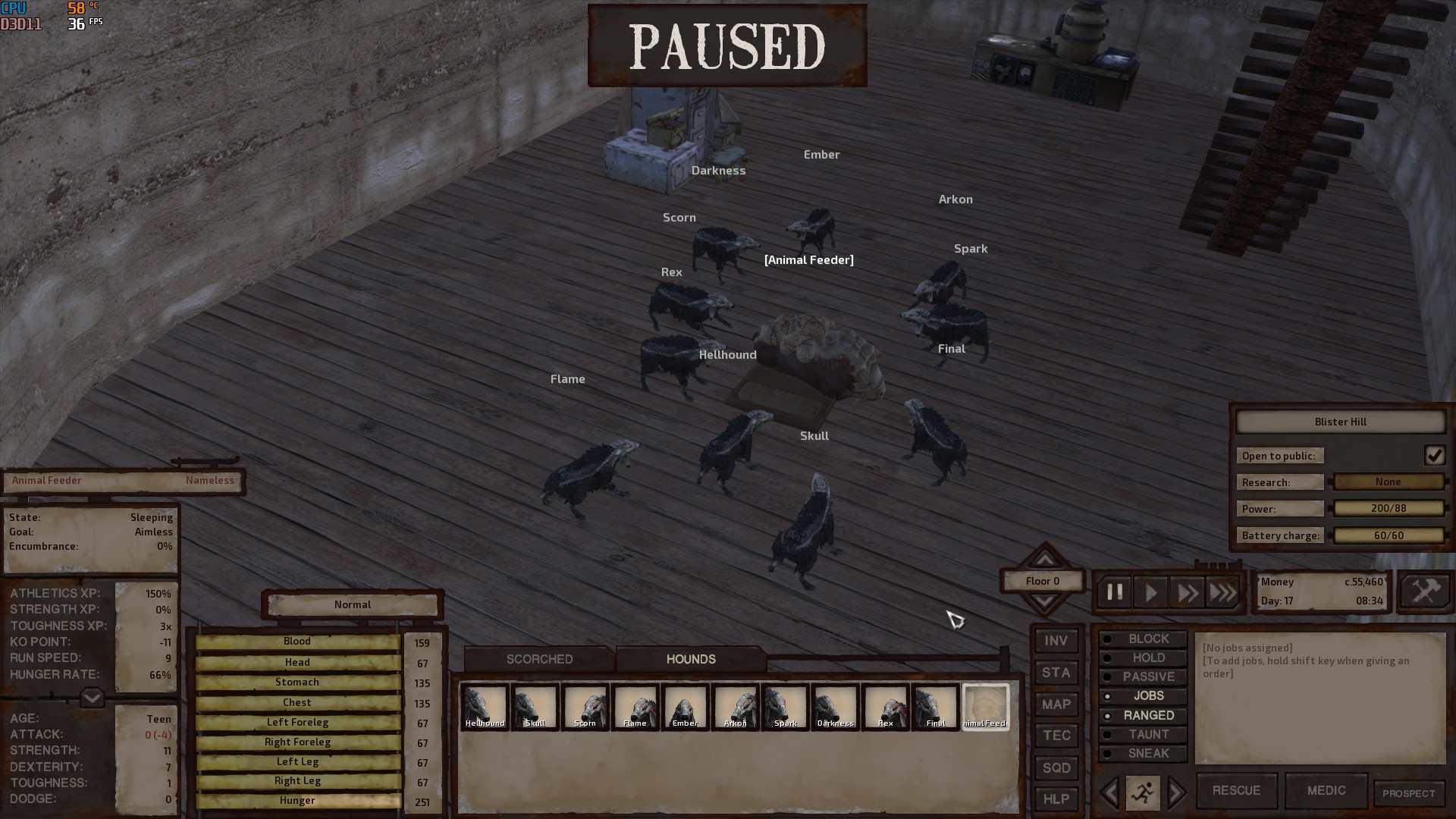Screen dimensions: 1456x819
Task: Open the STA stats panel
Action: (1056, 673)
